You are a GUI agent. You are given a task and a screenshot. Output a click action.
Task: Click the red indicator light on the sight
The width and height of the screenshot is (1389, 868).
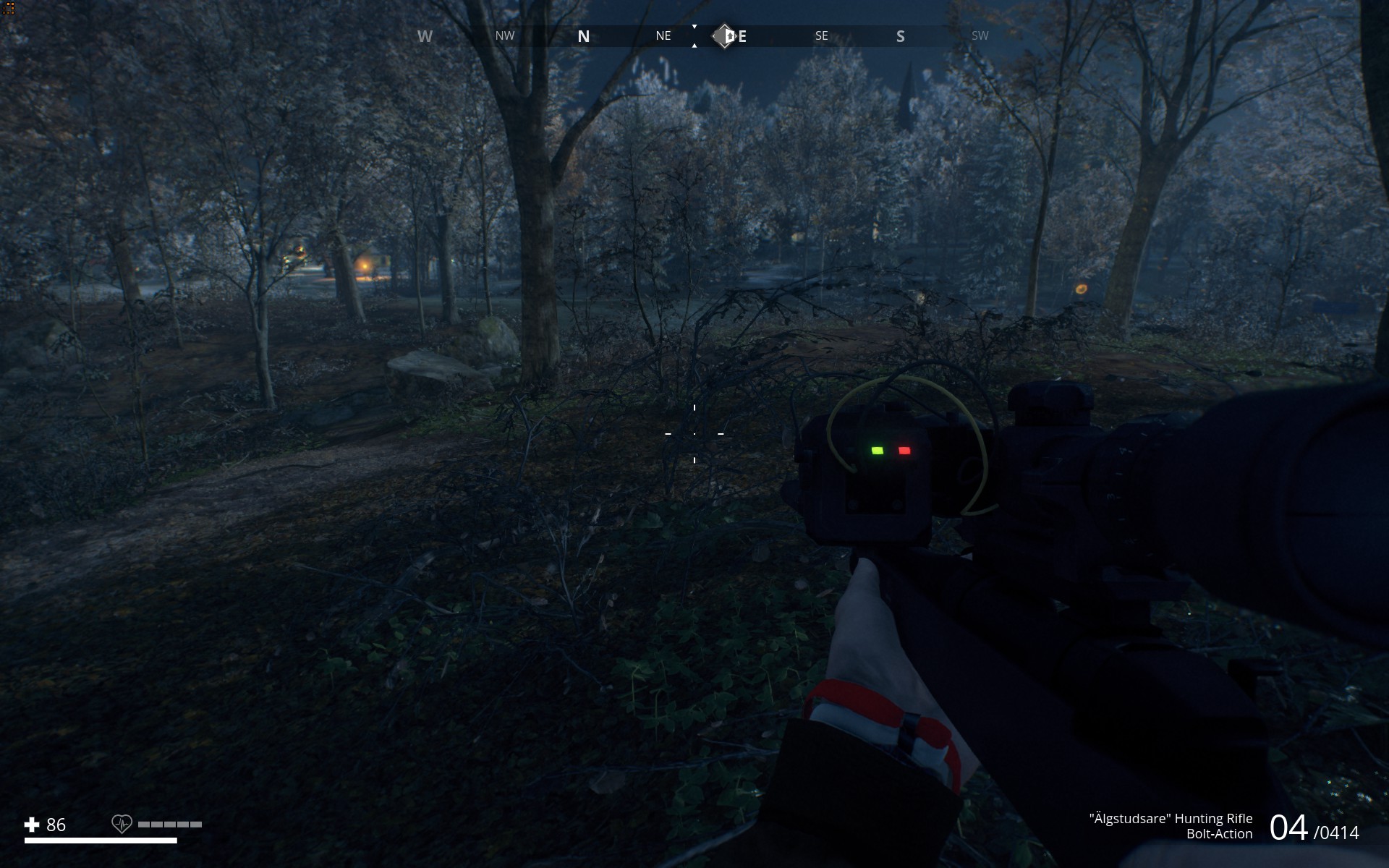point(905,449)
